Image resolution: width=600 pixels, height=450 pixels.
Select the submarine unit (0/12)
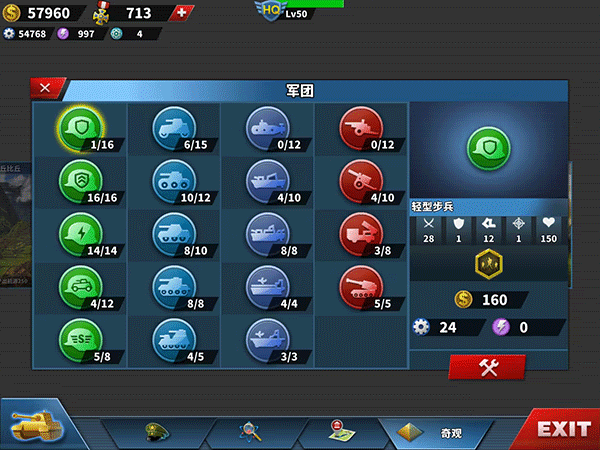(265, 126)
